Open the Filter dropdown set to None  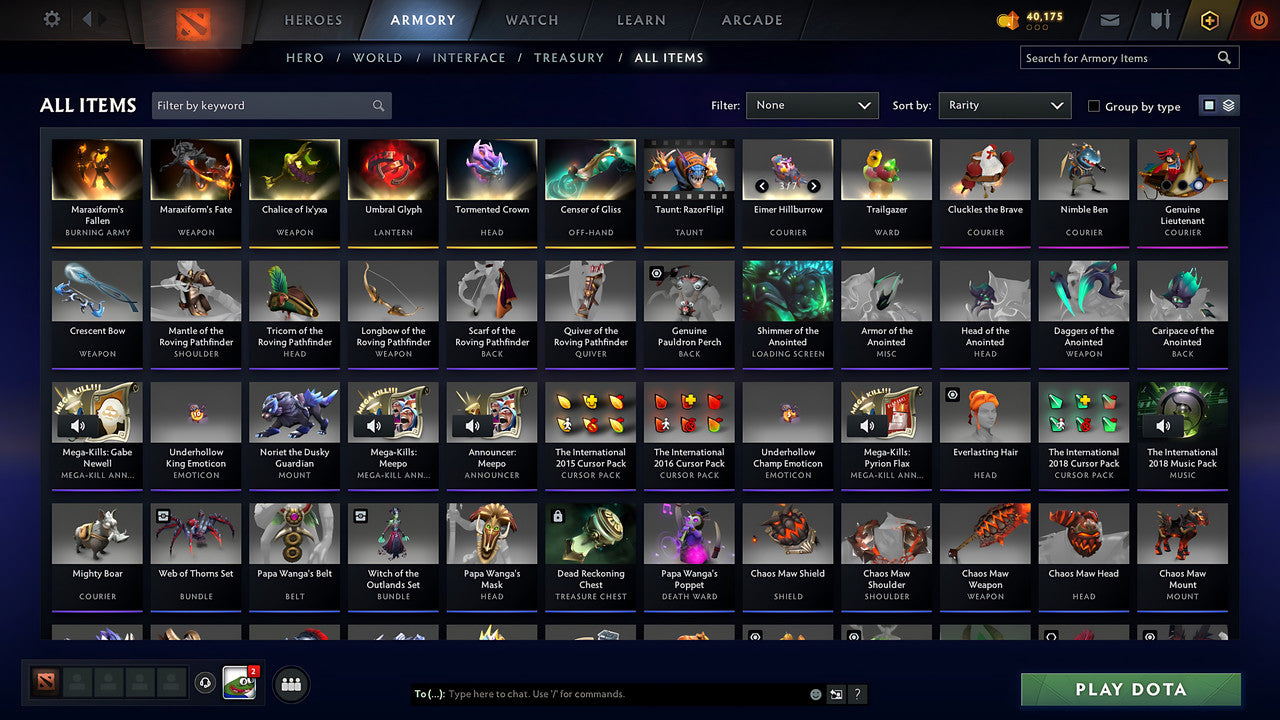pos(811,105)
